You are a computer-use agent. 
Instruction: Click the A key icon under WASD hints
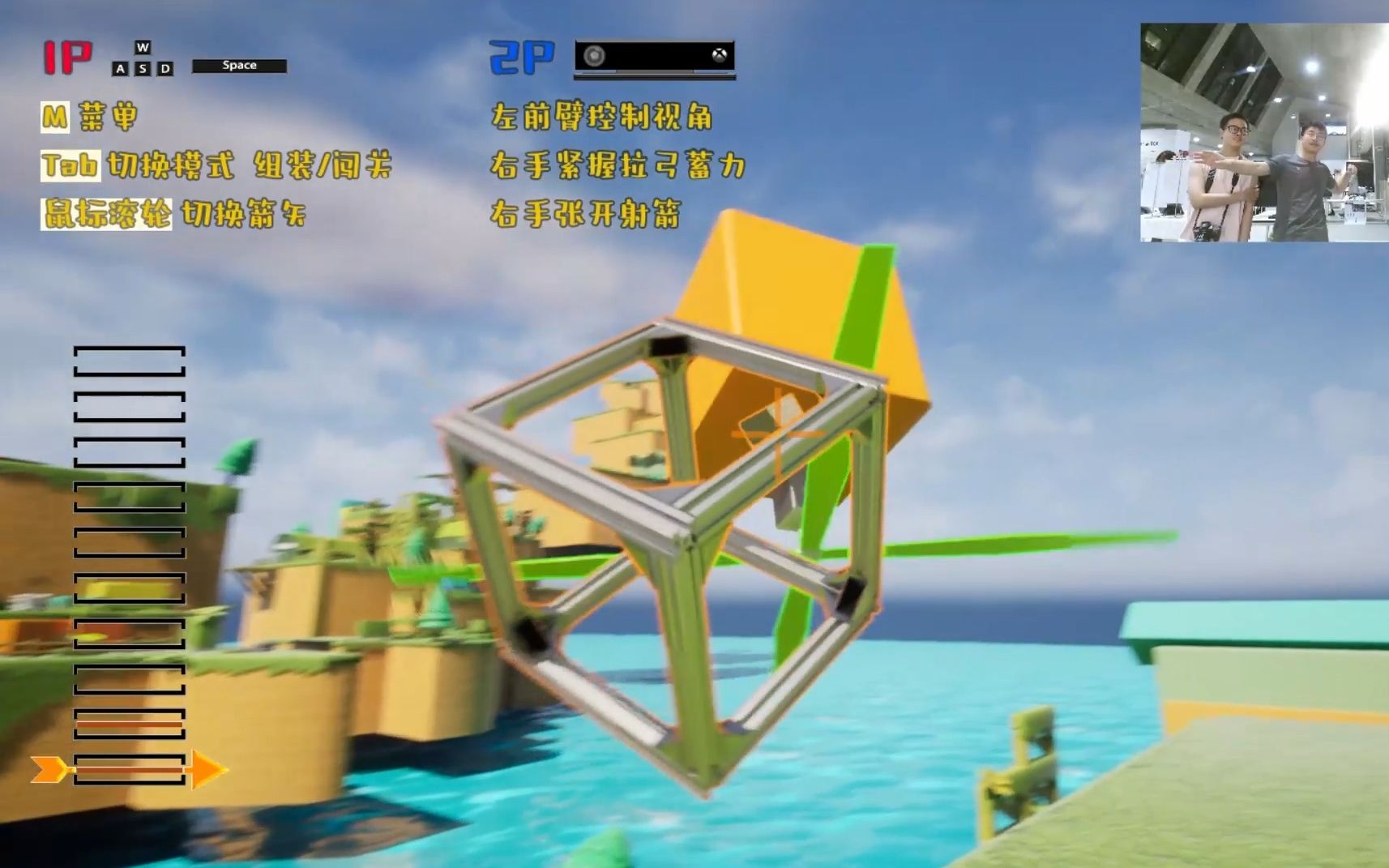click(x=121, y=68)
